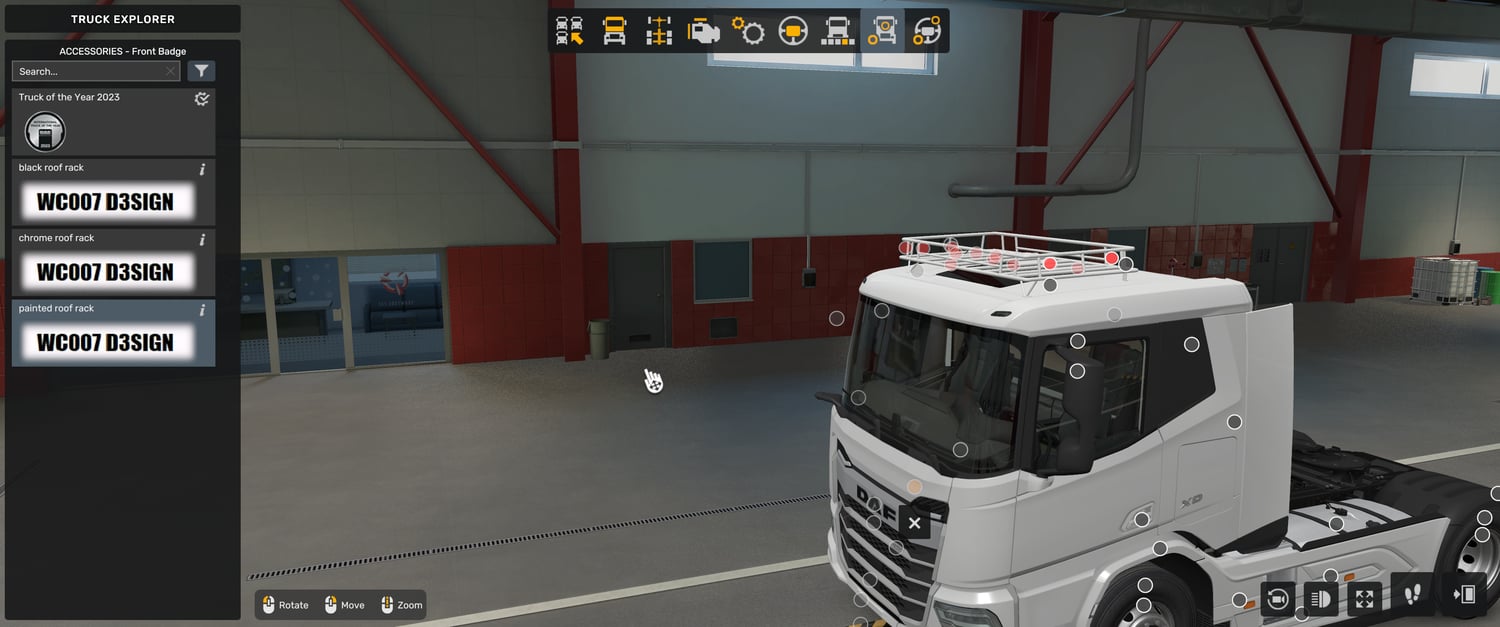The image size is (1500, 627).
Task: Select the exterior truck accessories category
Action: point(882,31)
